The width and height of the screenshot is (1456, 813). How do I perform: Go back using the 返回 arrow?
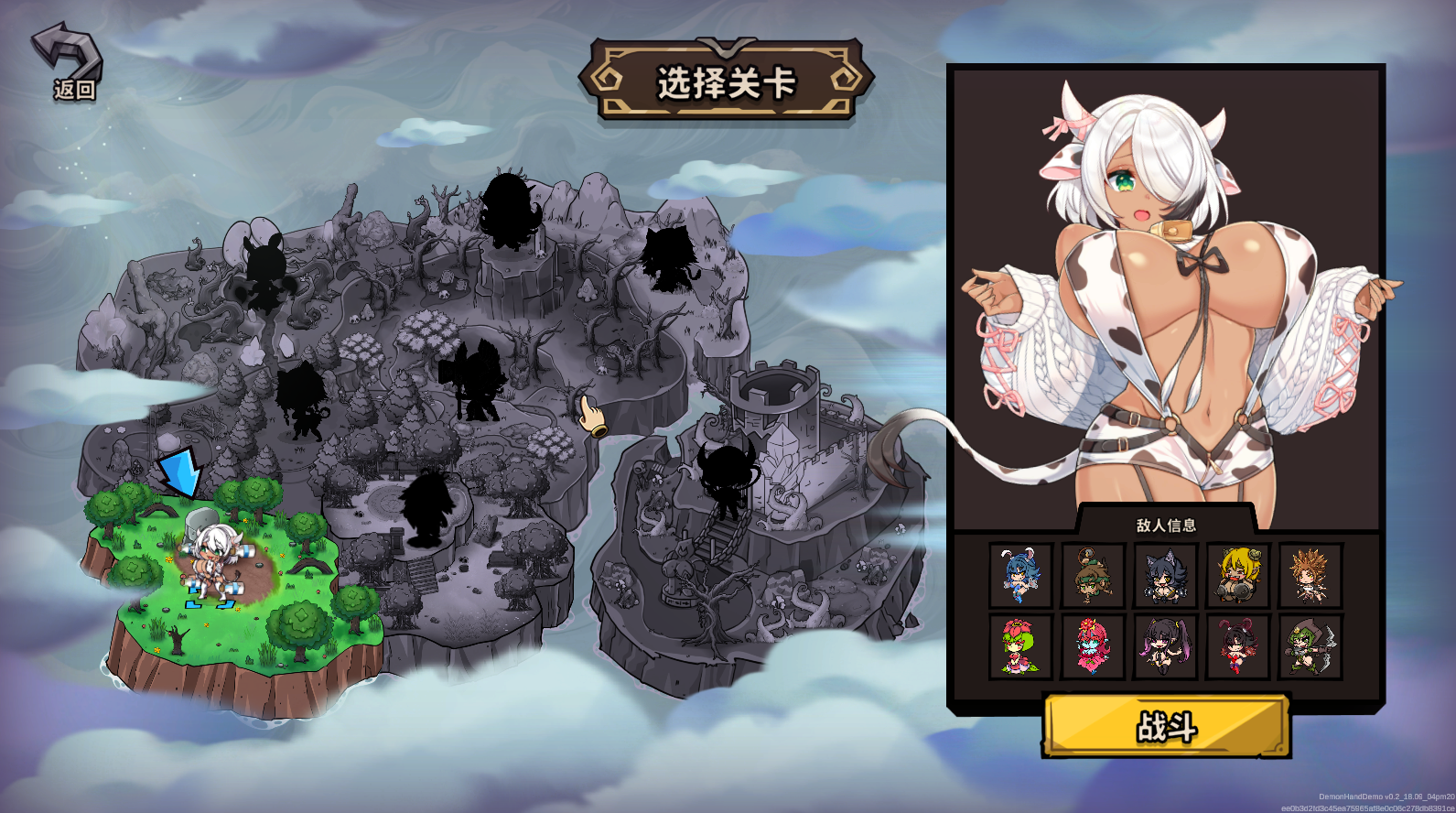pyautogui.click(x=69, y=60)
